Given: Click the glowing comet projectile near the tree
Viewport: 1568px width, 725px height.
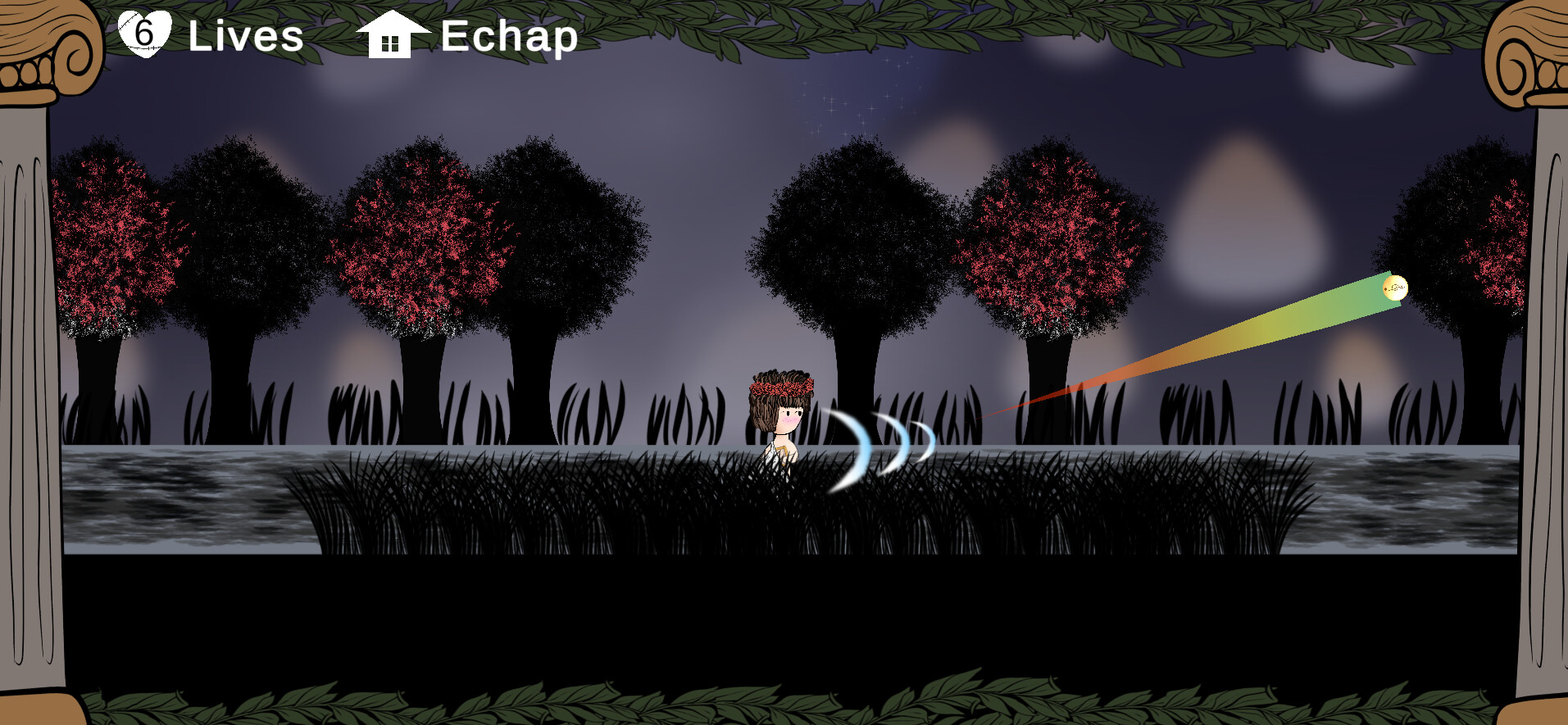Looking at the screenshot, I should click(1393, 289).
